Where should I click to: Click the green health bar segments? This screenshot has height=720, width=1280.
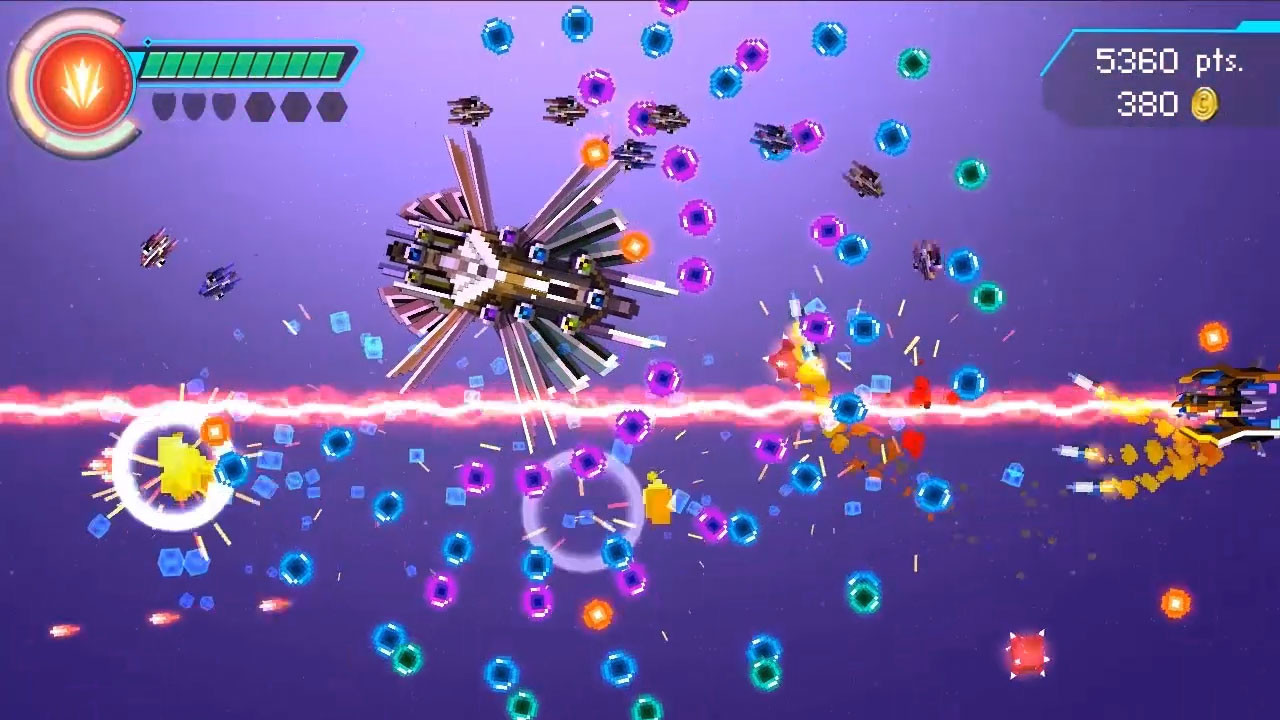coord(245,60)
